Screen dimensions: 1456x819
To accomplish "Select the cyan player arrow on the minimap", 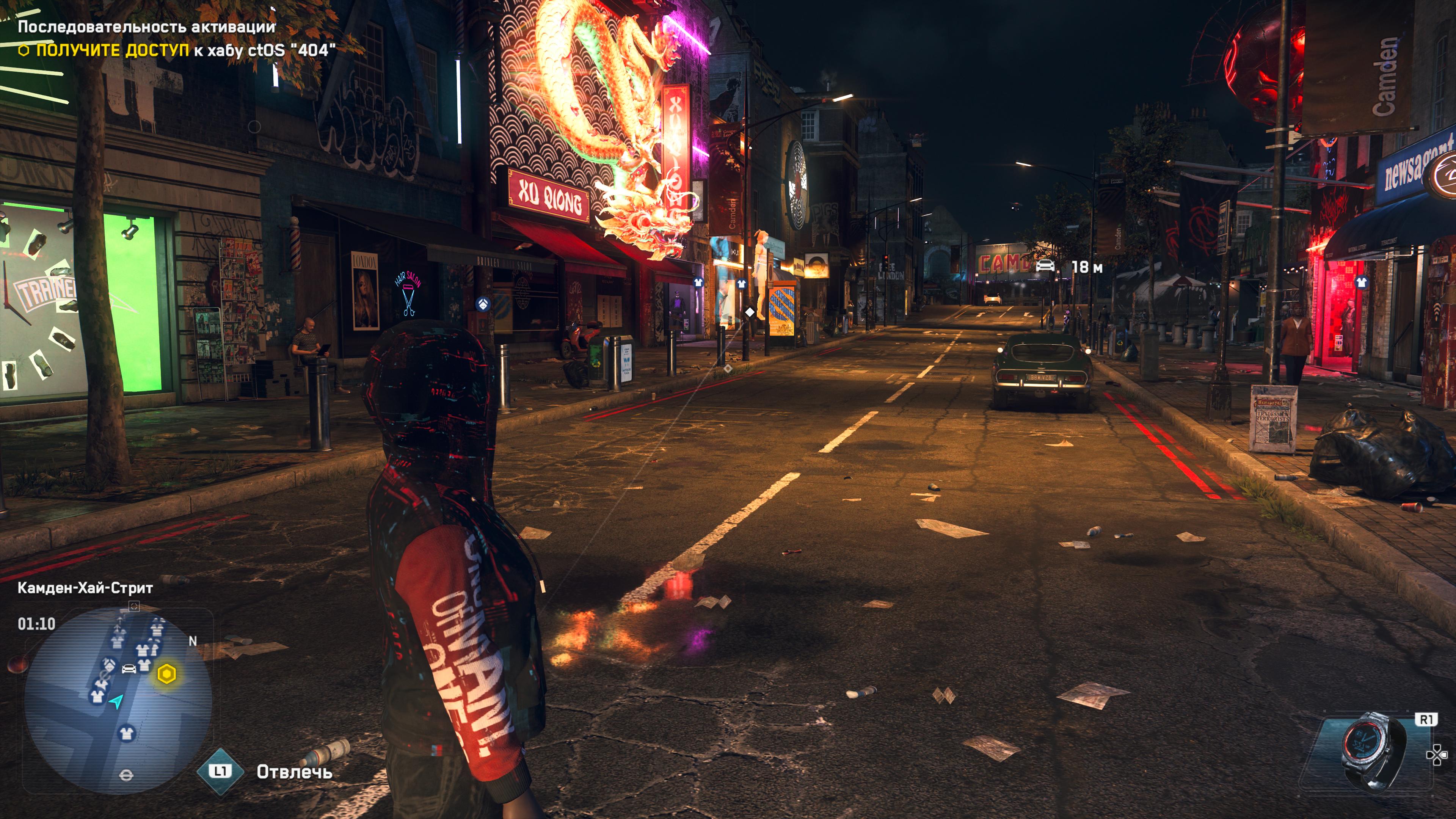I will point(116,702).
